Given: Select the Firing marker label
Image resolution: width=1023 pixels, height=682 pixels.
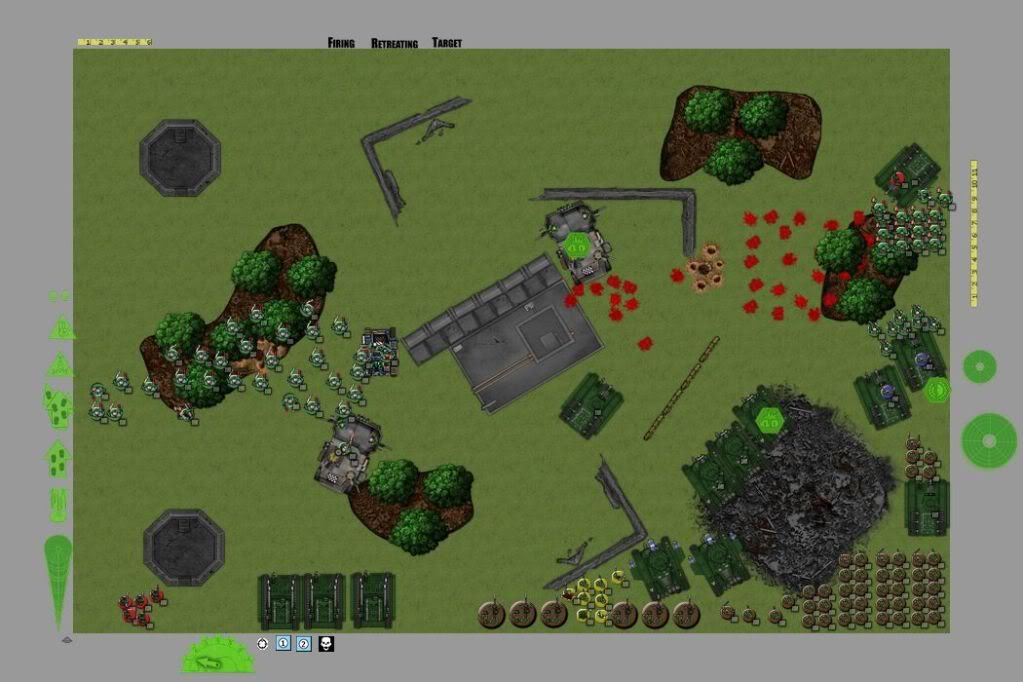Looking at the screenshot, I should click(341, 43).
